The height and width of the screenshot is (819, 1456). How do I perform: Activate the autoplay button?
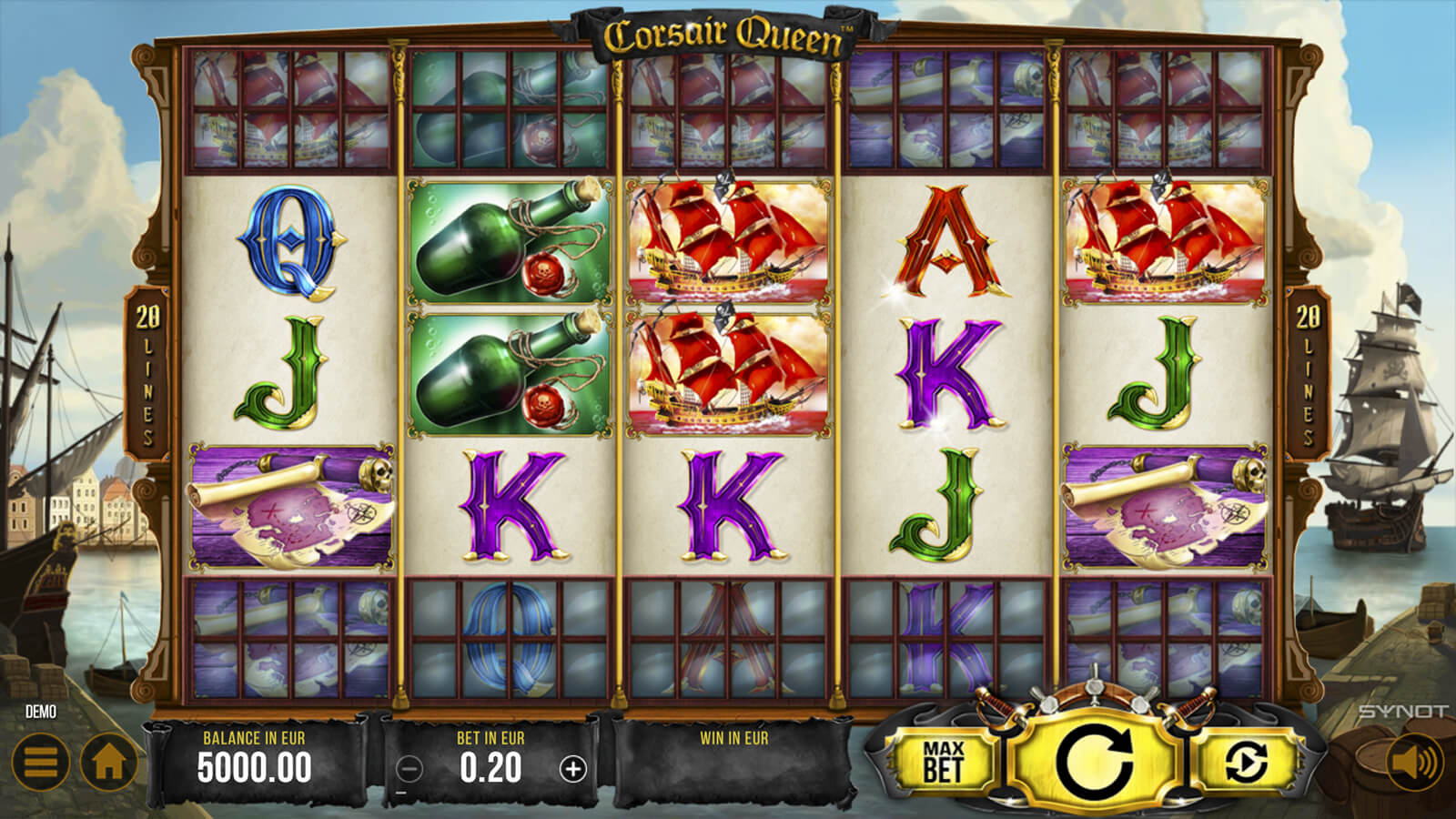(x=1245, y=761)
